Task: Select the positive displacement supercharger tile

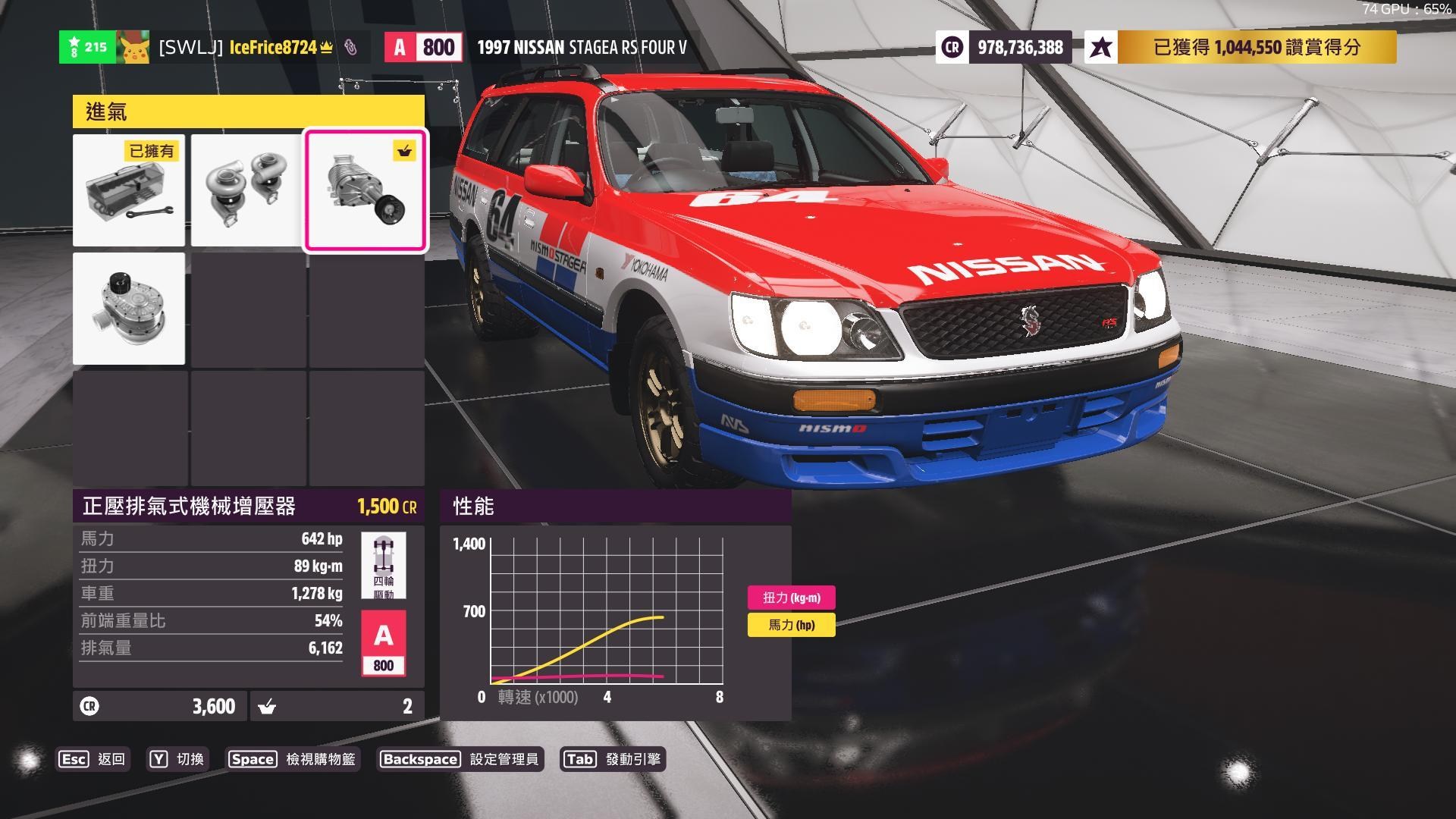Action: pos(366,190)
